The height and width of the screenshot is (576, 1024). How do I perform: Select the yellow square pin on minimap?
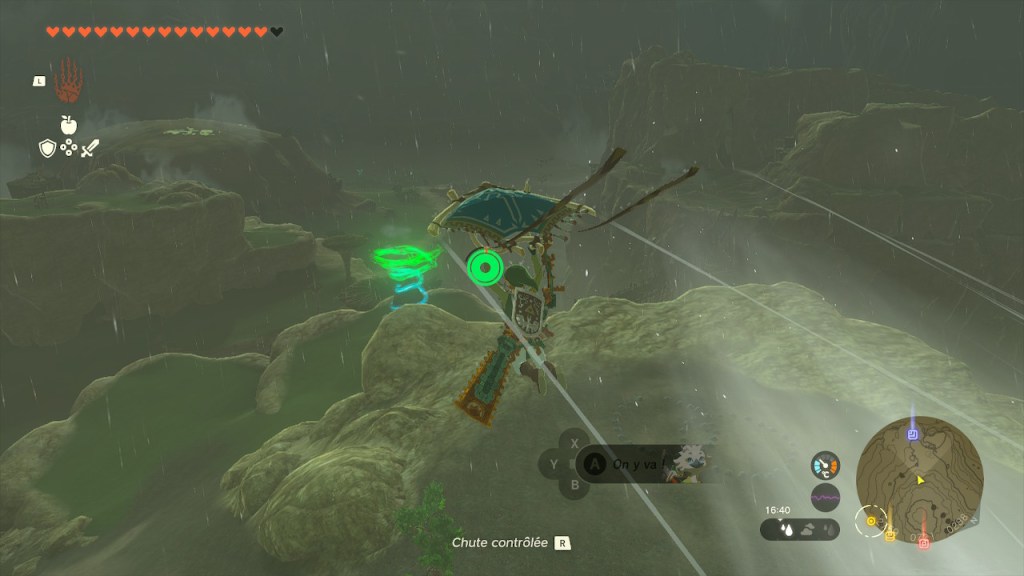[x=889, y=536]
